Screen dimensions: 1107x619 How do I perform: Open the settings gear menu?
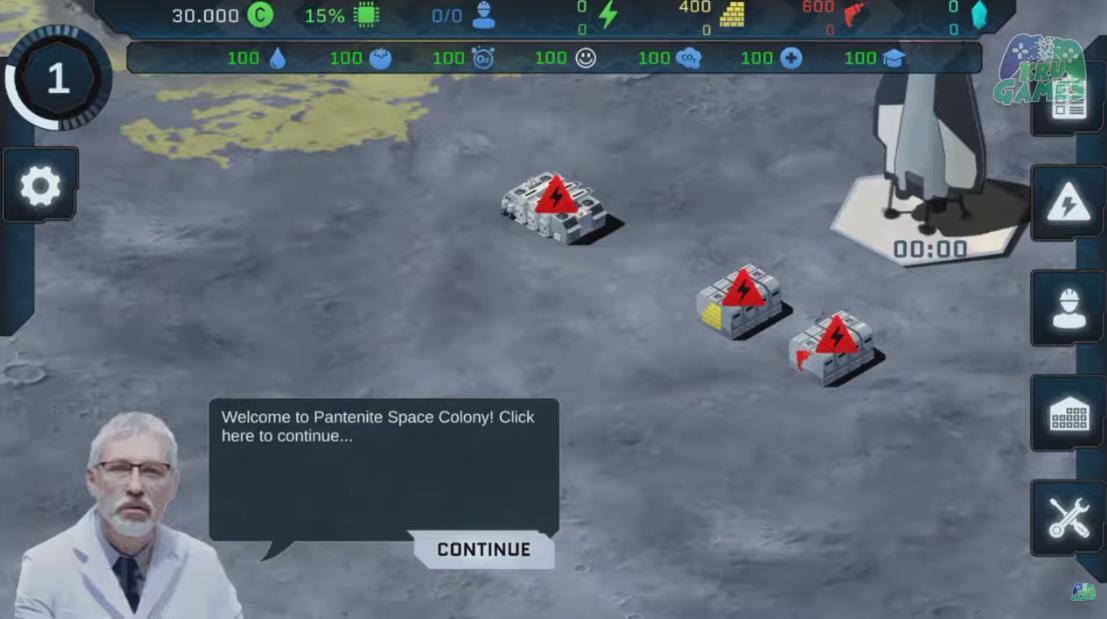[x=41, y=185]
